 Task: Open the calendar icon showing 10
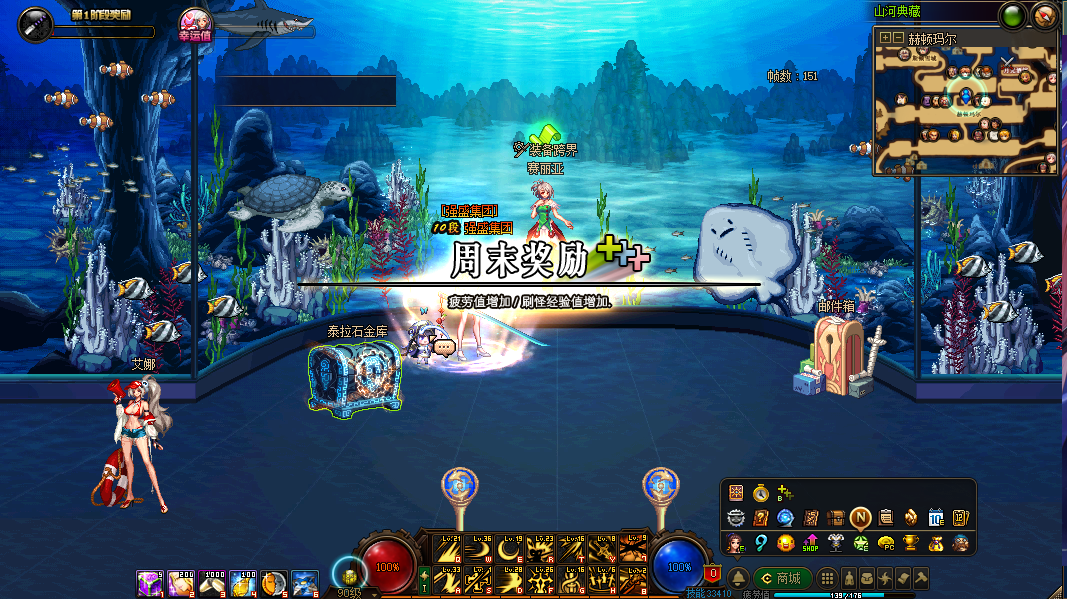[x=936, y=518]
